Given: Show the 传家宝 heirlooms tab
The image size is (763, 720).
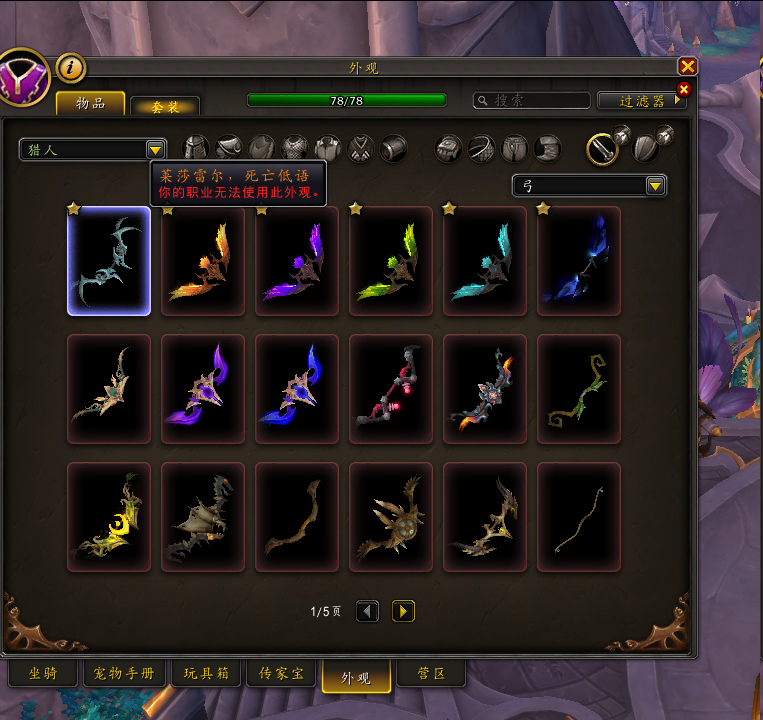Looking at the screenshot, I should (x=281, y=674).
